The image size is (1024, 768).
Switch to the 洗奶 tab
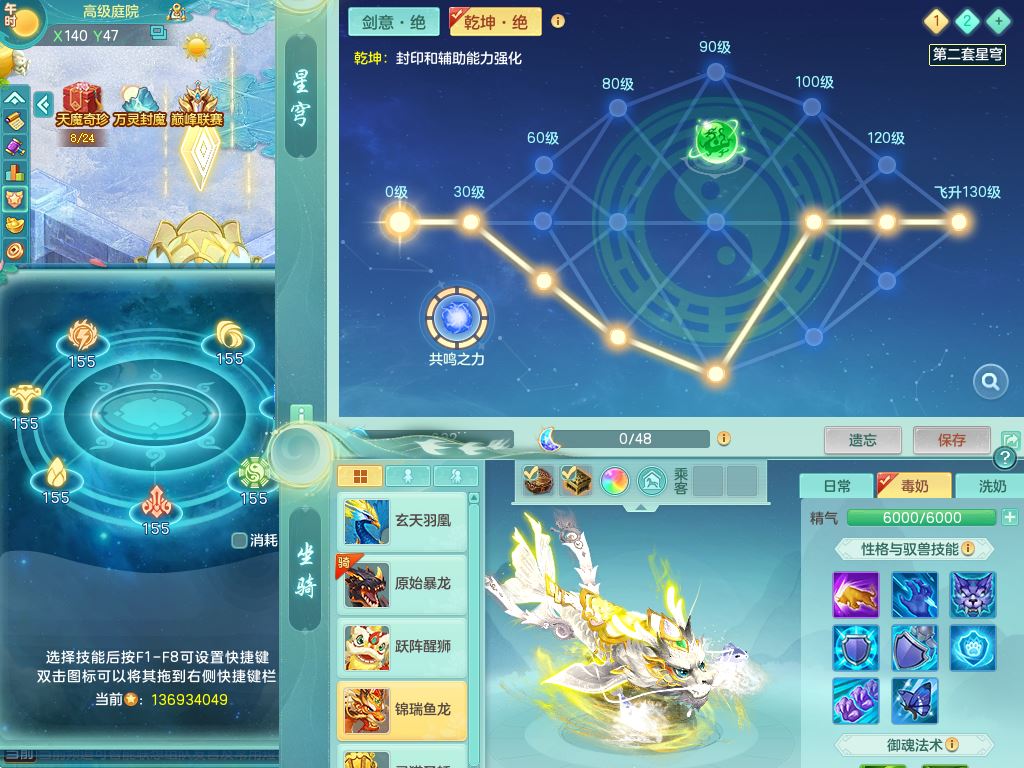click(x=991, y=486)
